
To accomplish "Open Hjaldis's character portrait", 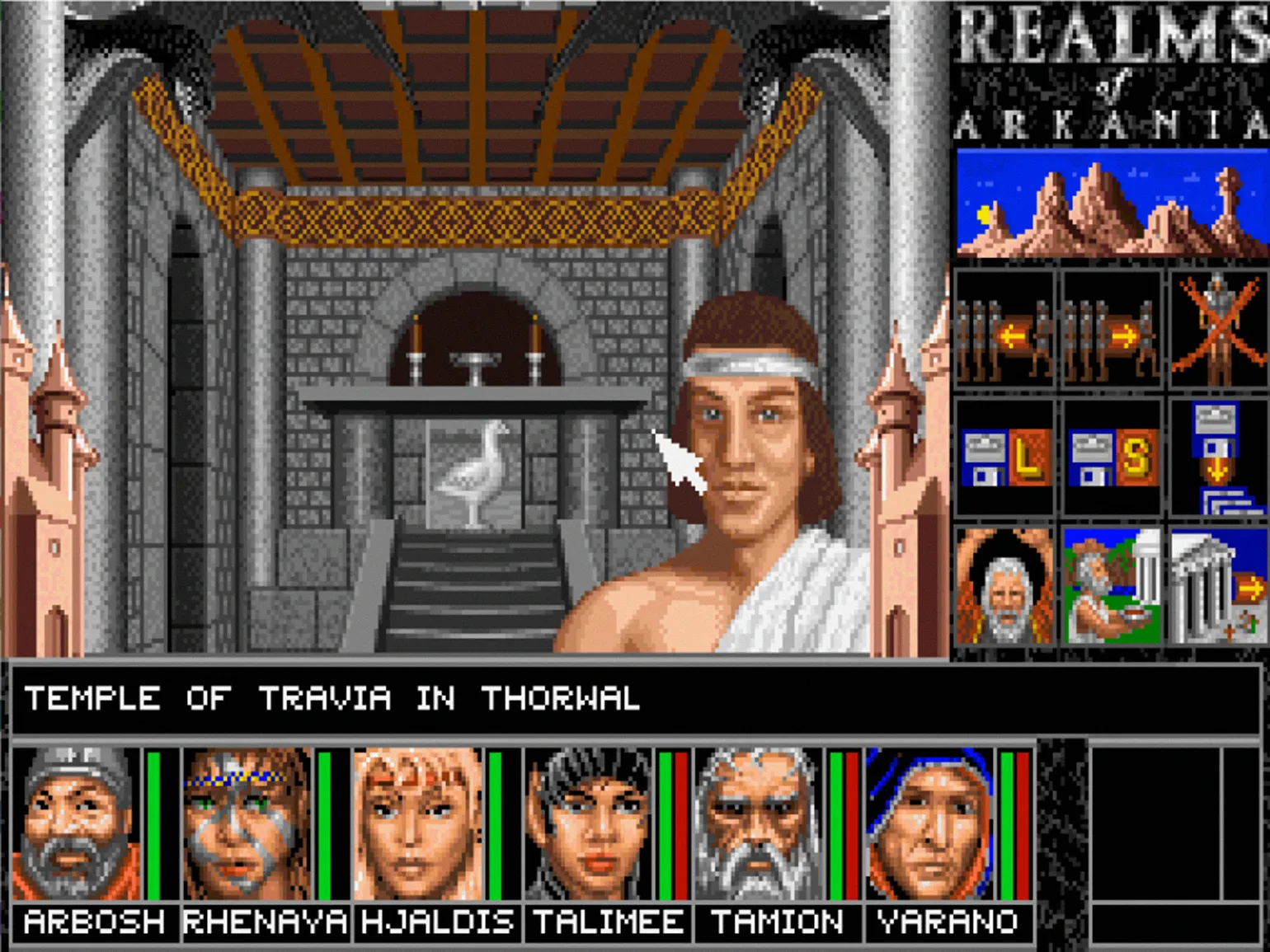I will click(x=418, y=823).
